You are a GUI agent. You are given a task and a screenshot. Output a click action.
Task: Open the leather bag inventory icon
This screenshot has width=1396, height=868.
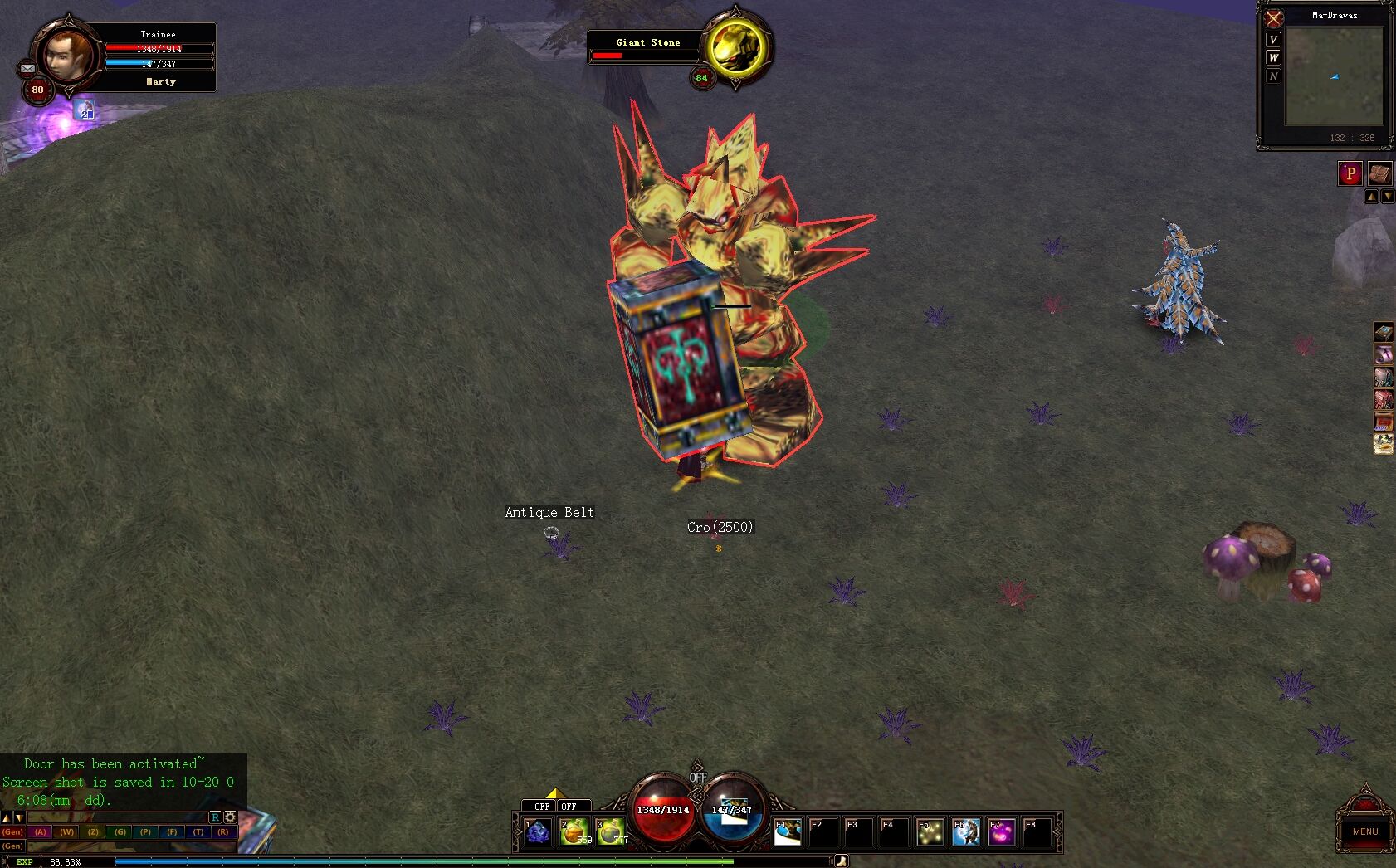pos(1379,173)
